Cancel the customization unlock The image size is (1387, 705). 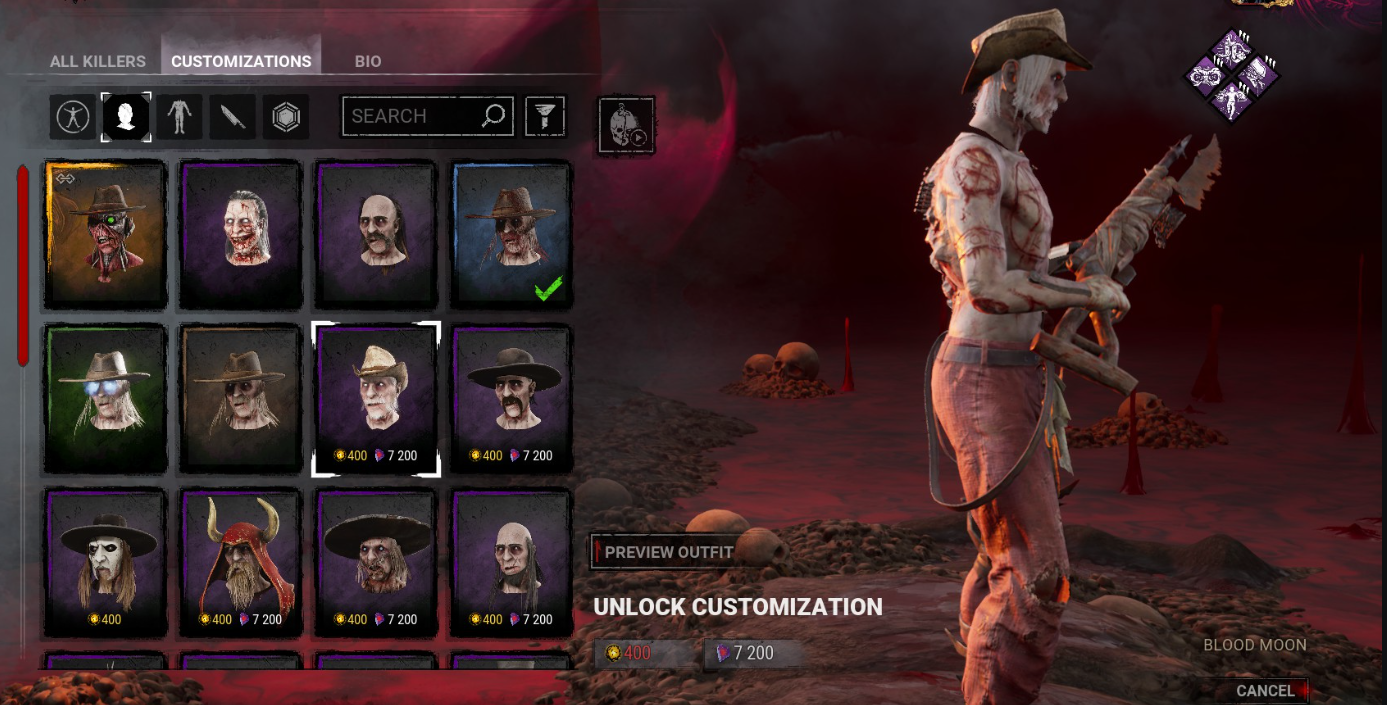(1265, 690)
